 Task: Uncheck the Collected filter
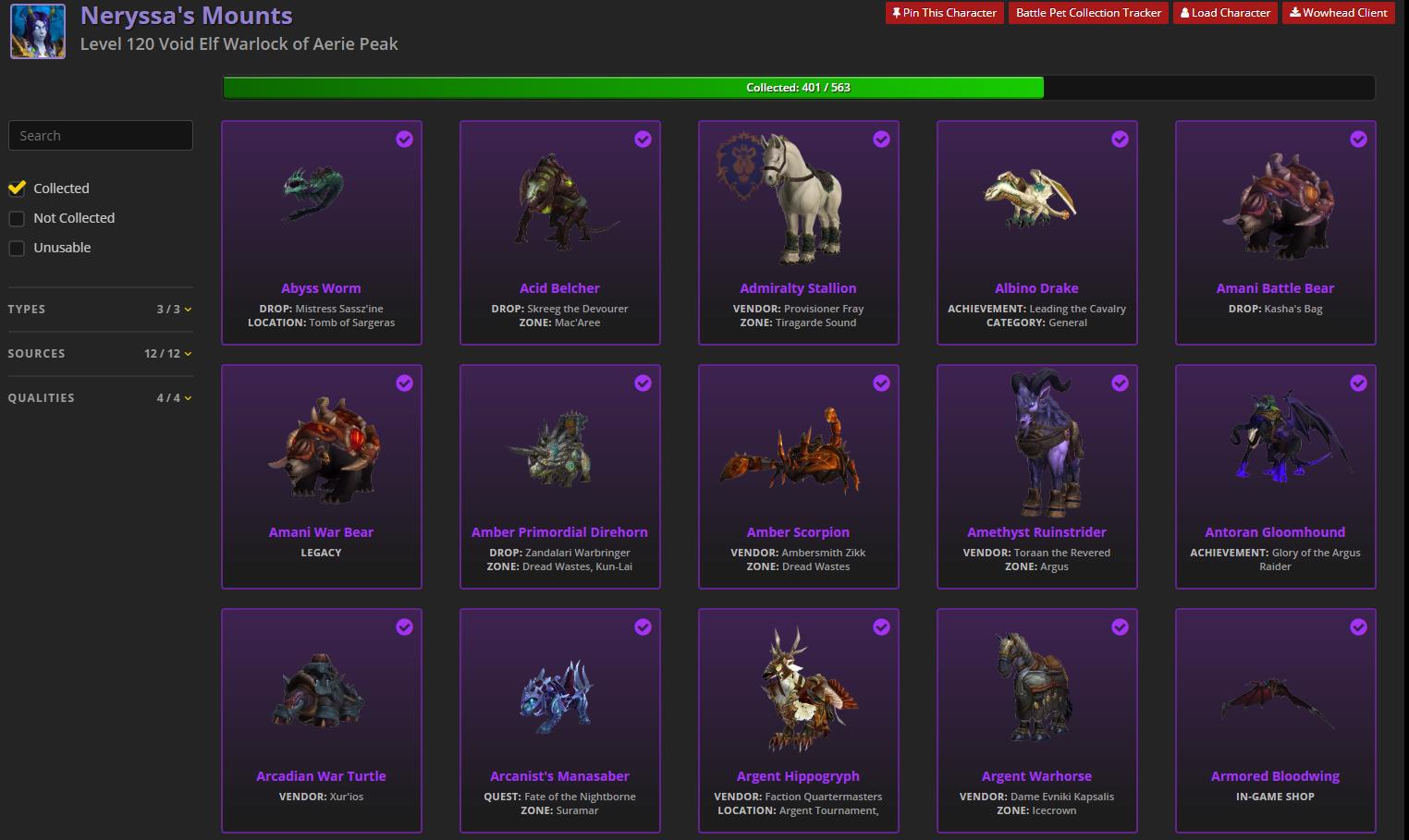click(16, 188)
